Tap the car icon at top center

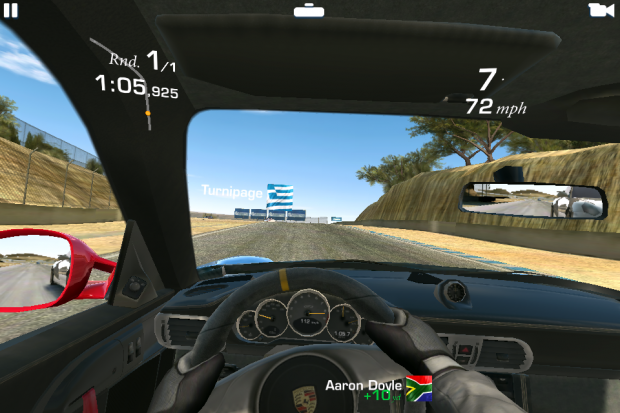(x=308, y=10)
